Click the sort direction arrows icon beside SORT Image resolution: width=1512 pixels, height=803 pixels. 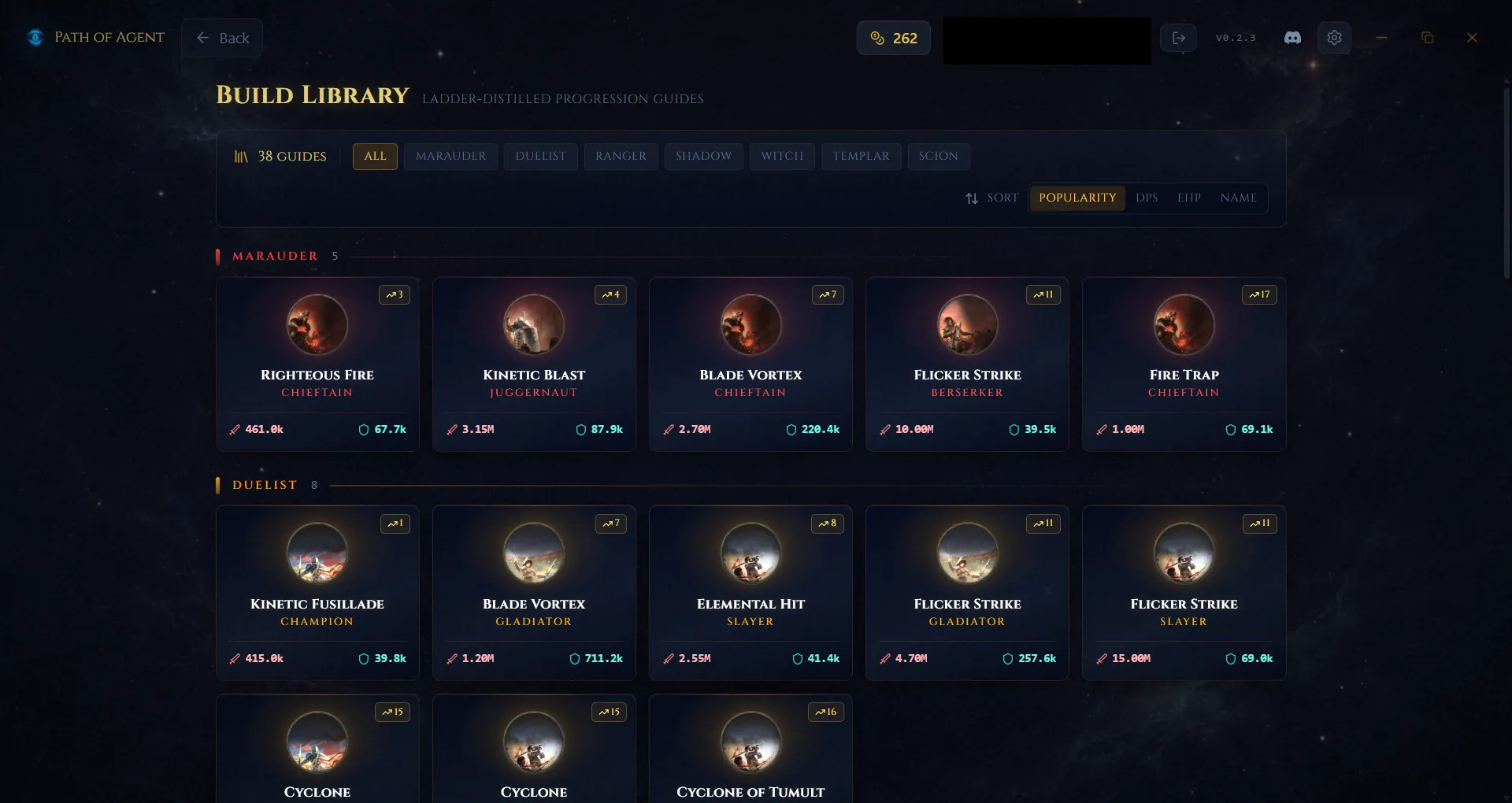tap(972, 198)
